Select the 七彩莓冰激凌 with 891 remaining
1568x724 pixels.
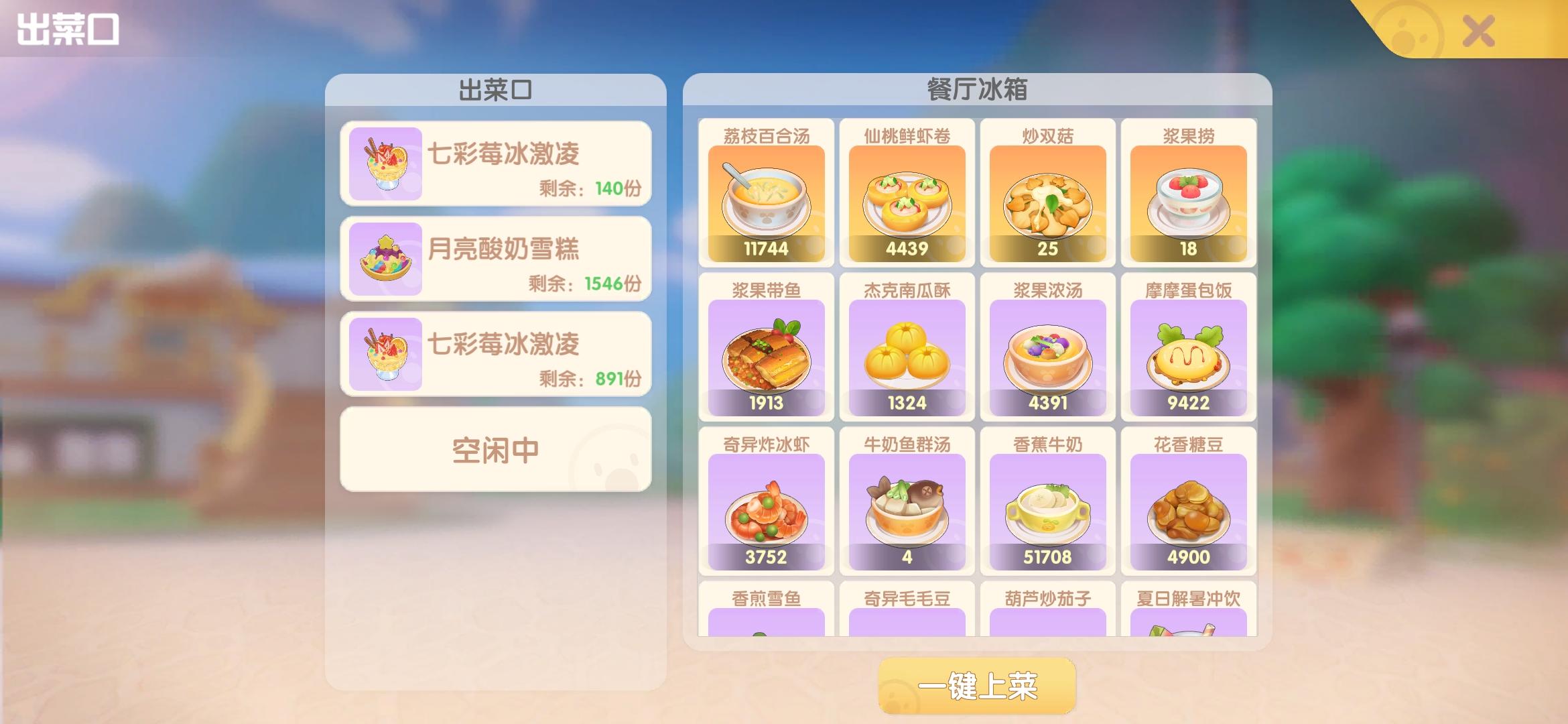(x=495, y=354)
